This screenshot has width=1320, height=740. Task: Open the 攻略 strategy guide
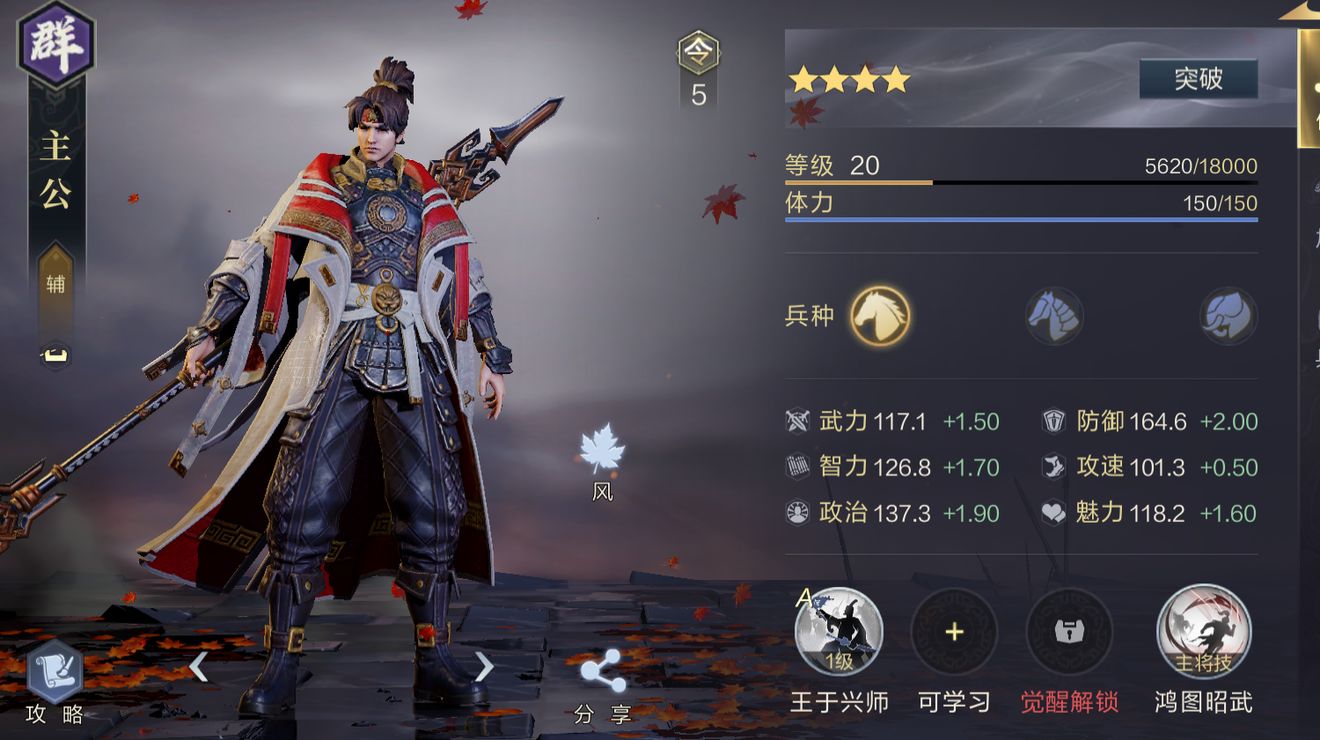click(55, 675)
